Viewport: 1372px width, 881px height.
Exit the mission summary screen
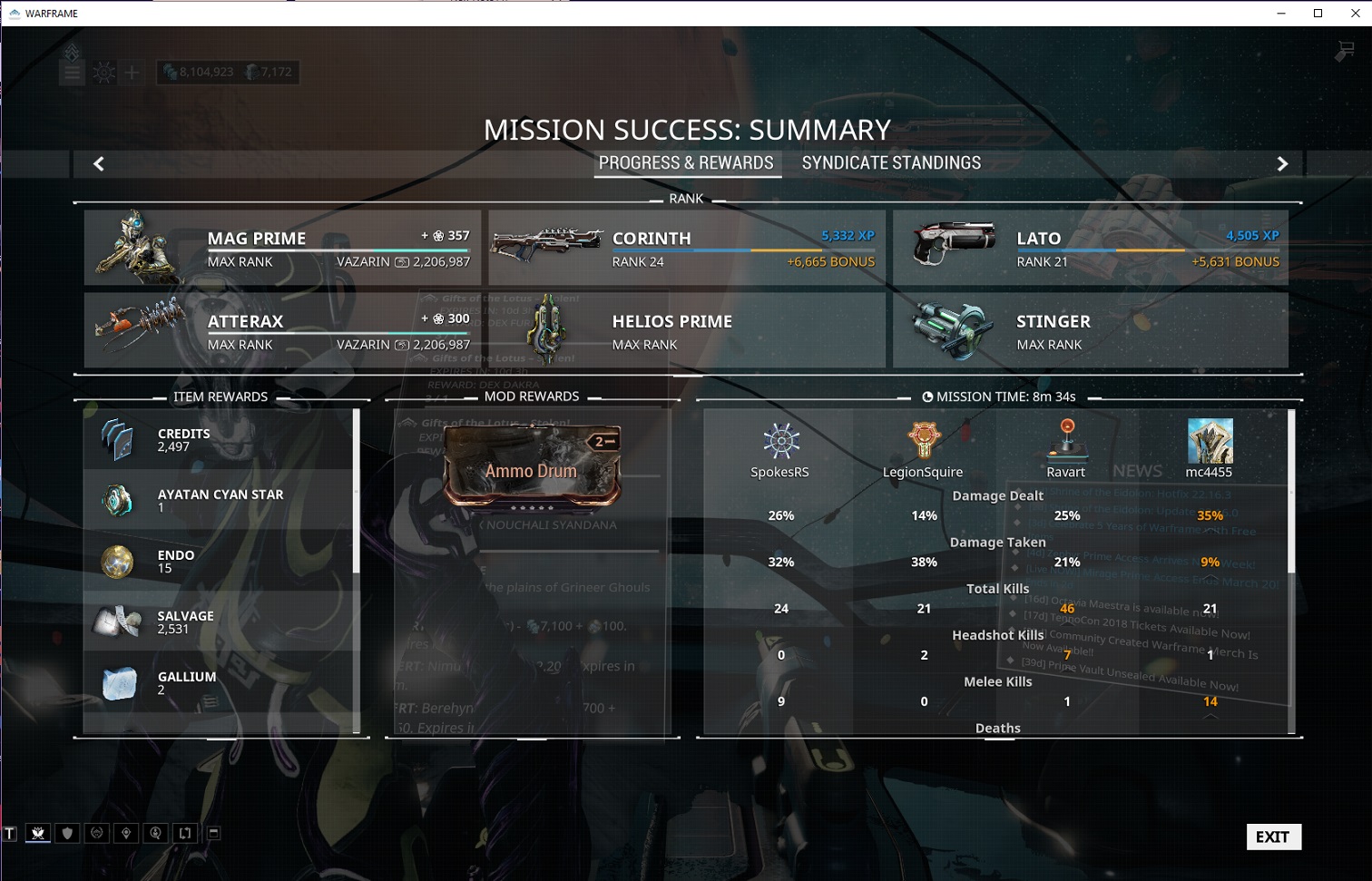1273,837
